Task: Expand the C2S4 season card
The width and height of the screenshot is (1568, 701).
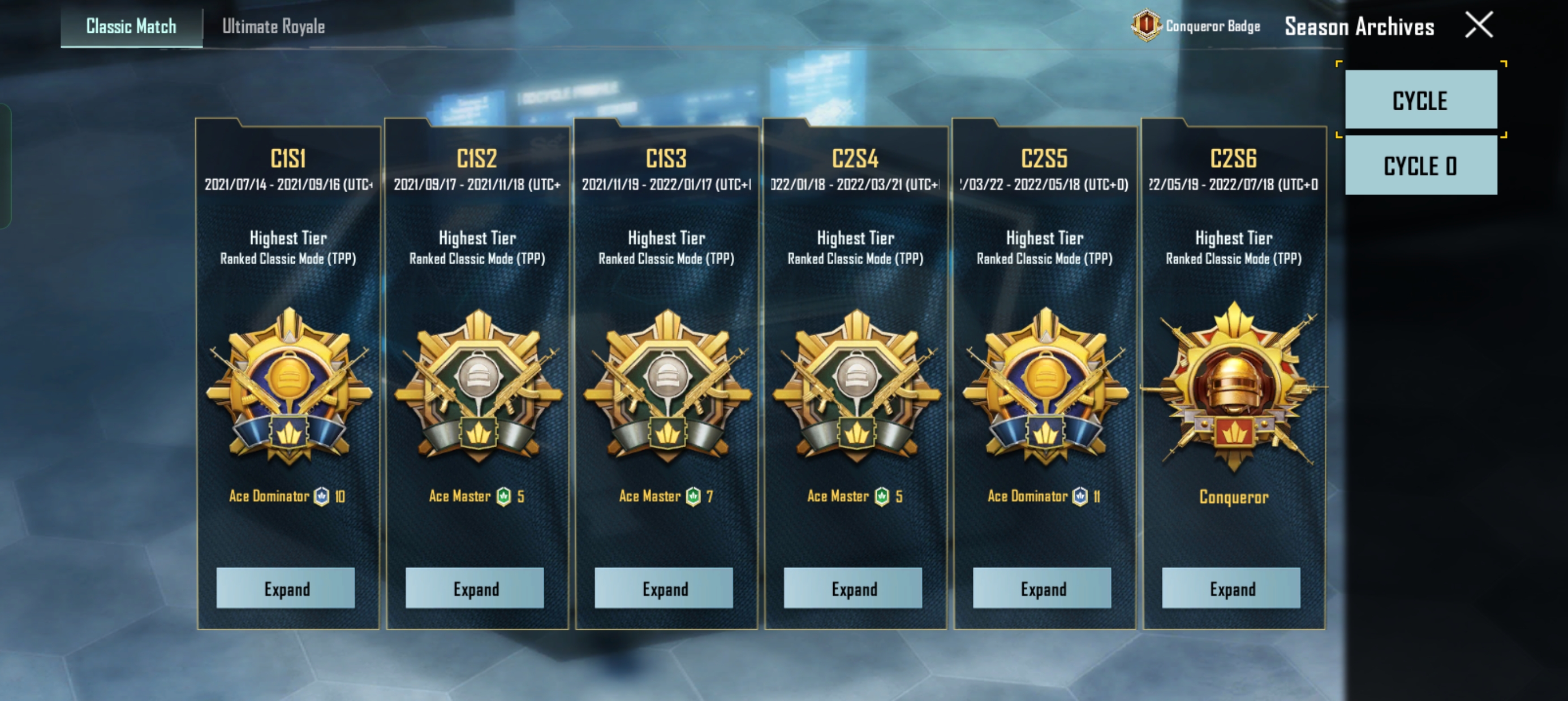Action: point(852,589)
